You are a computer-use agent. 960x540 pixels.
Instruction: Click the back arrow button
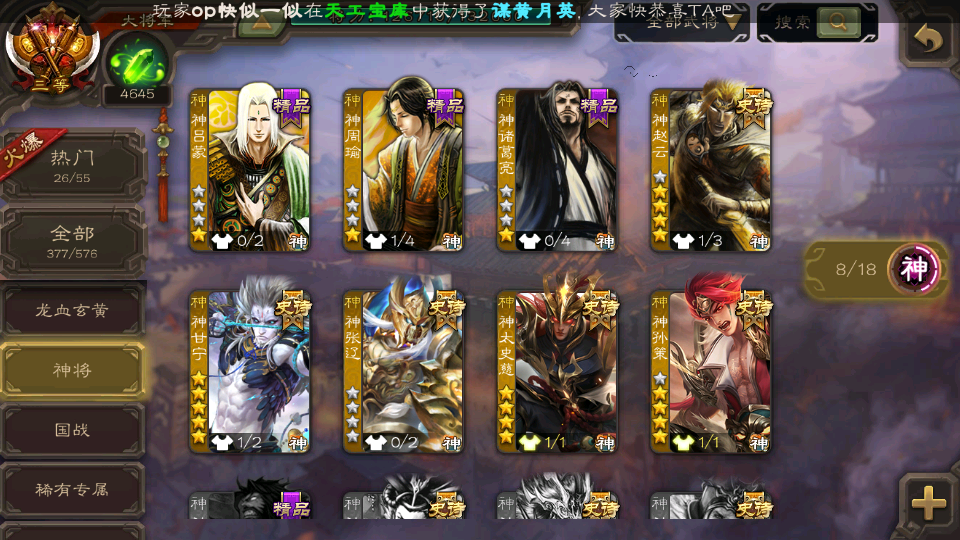click(x=929, y=40)
